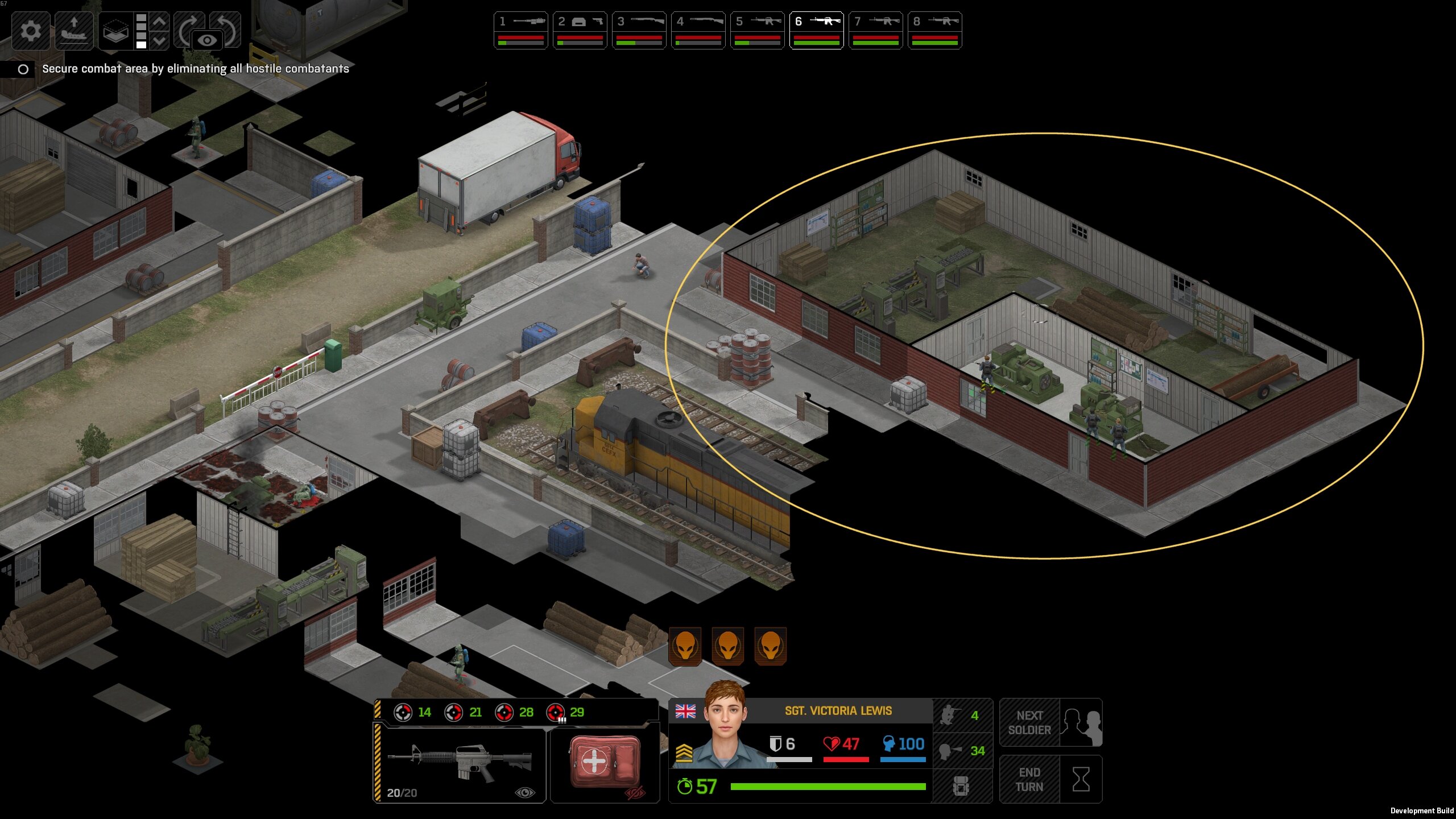Select the 14 TU fire mode
Viewport: 1456px width, 819px height.
point(413,712)
